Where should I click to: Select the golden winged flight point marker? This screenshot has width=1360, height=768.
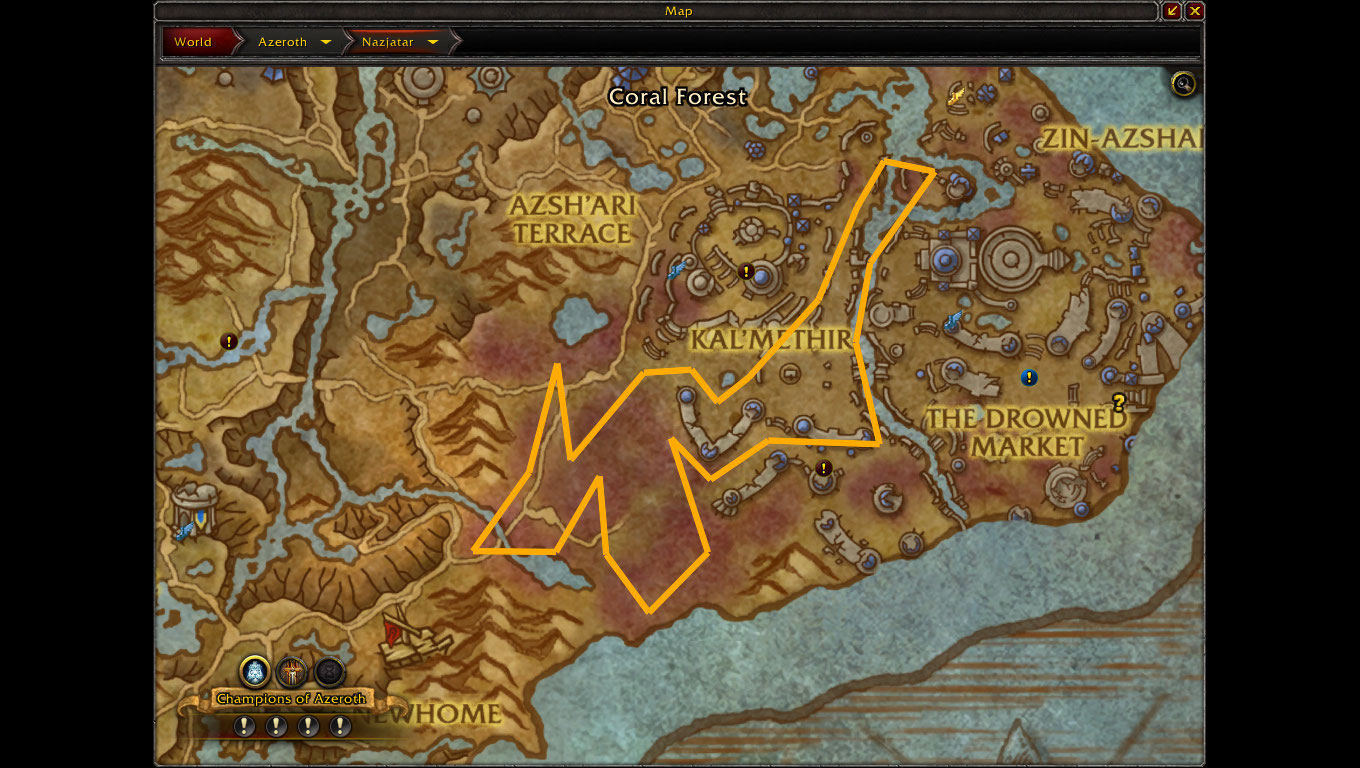coord(957,97)
